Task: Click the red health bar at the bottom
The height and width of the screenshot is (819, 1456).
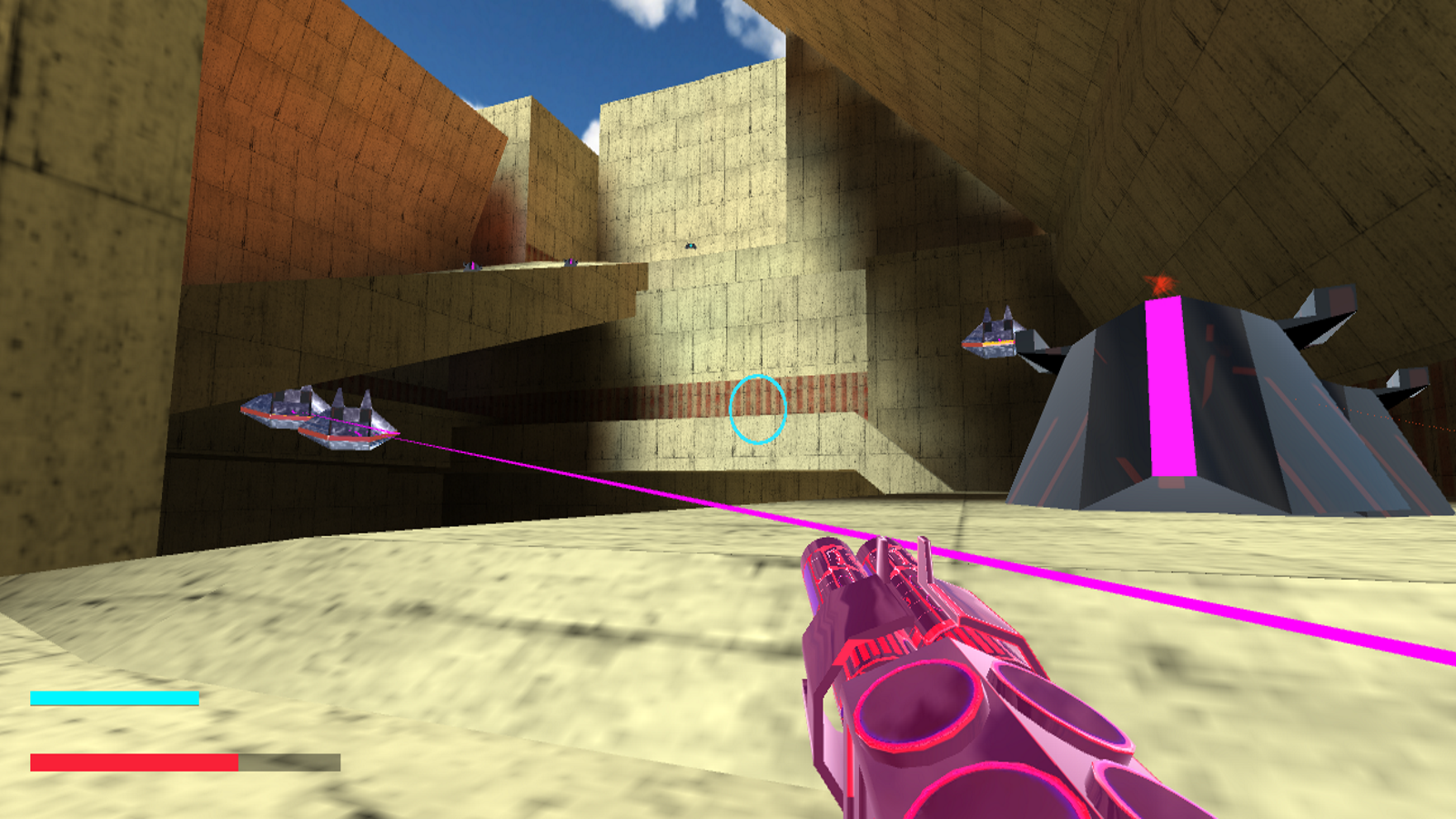Action: point(132,760)
